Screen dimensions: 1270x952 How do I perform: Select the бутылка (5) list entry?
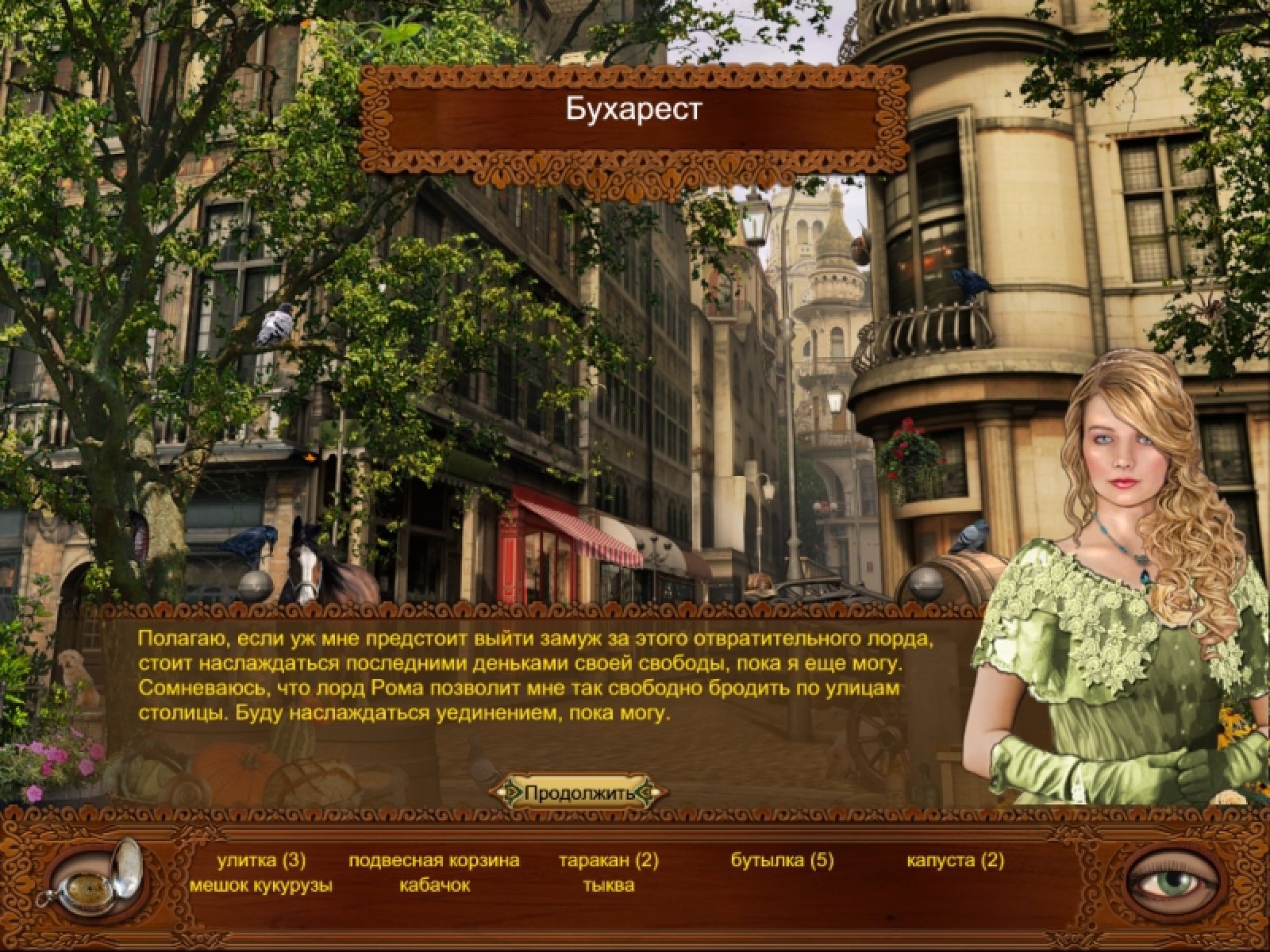tap(783, 861)
